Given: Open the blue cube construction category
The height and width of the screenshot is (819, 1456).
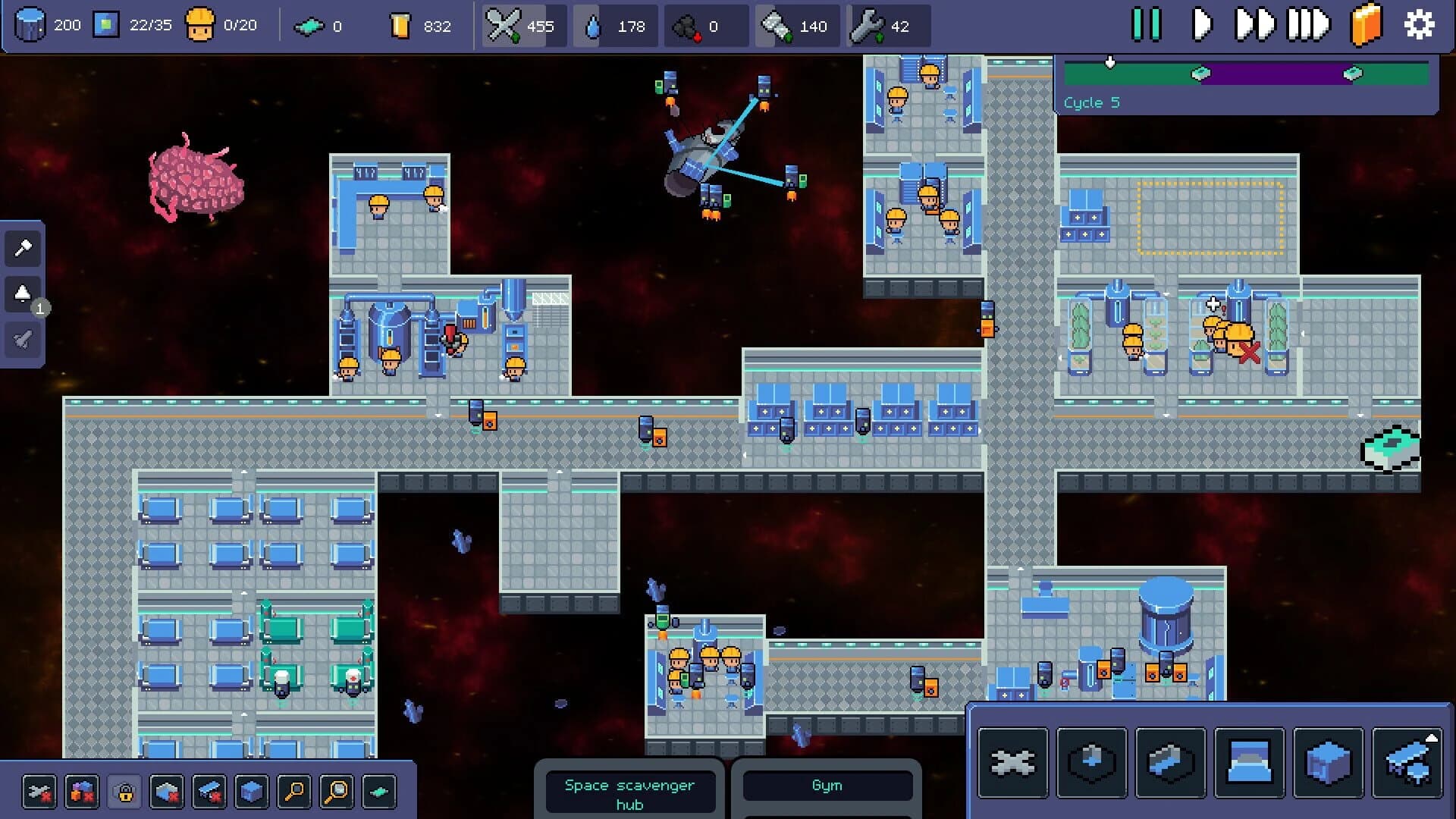Looking at the screenshot, I should (1327, 762).
